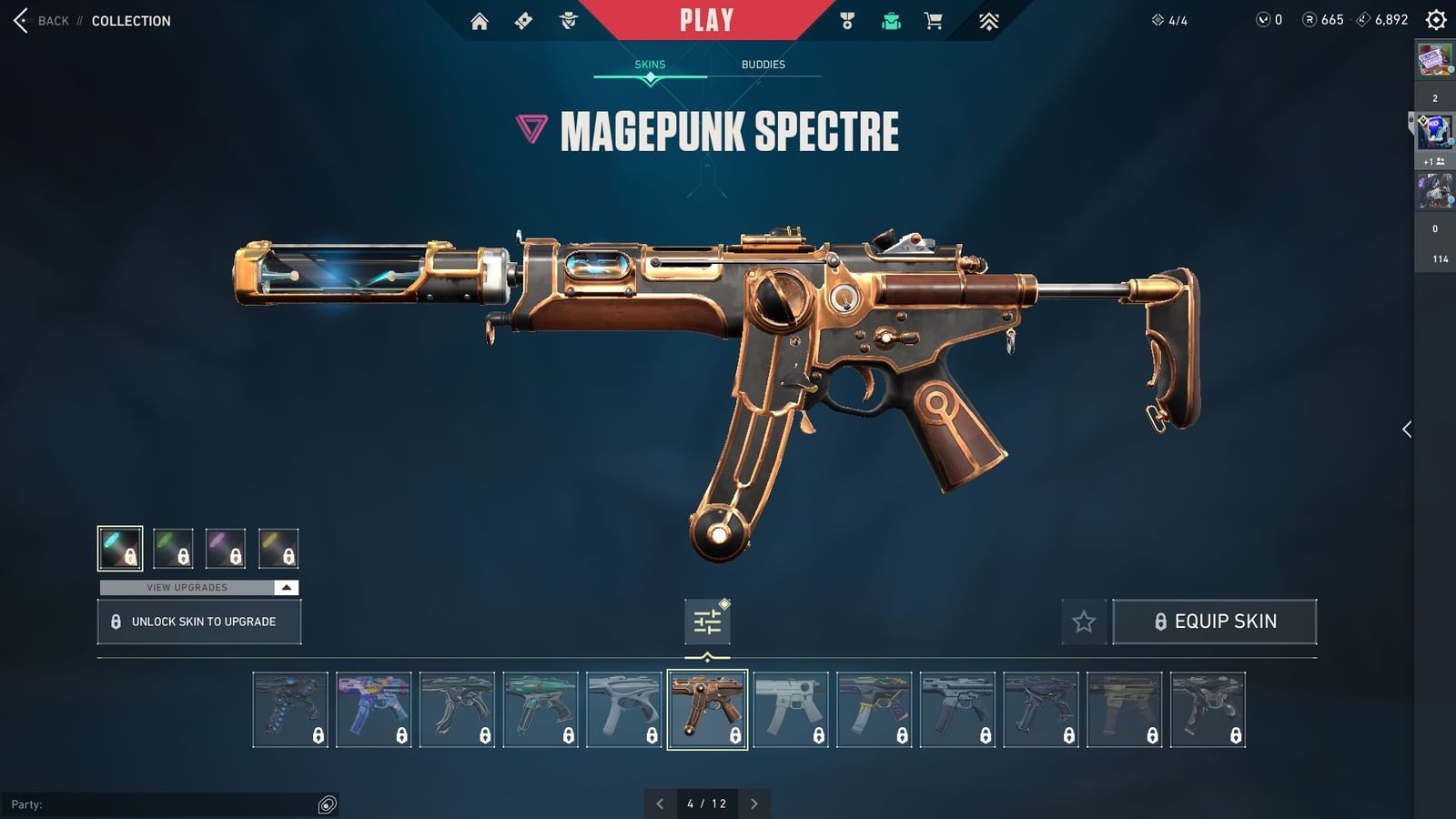This screenshot has height=819, width=1456.
Task: Collapse the View Upgrades panel
Action: pos(286,587)
